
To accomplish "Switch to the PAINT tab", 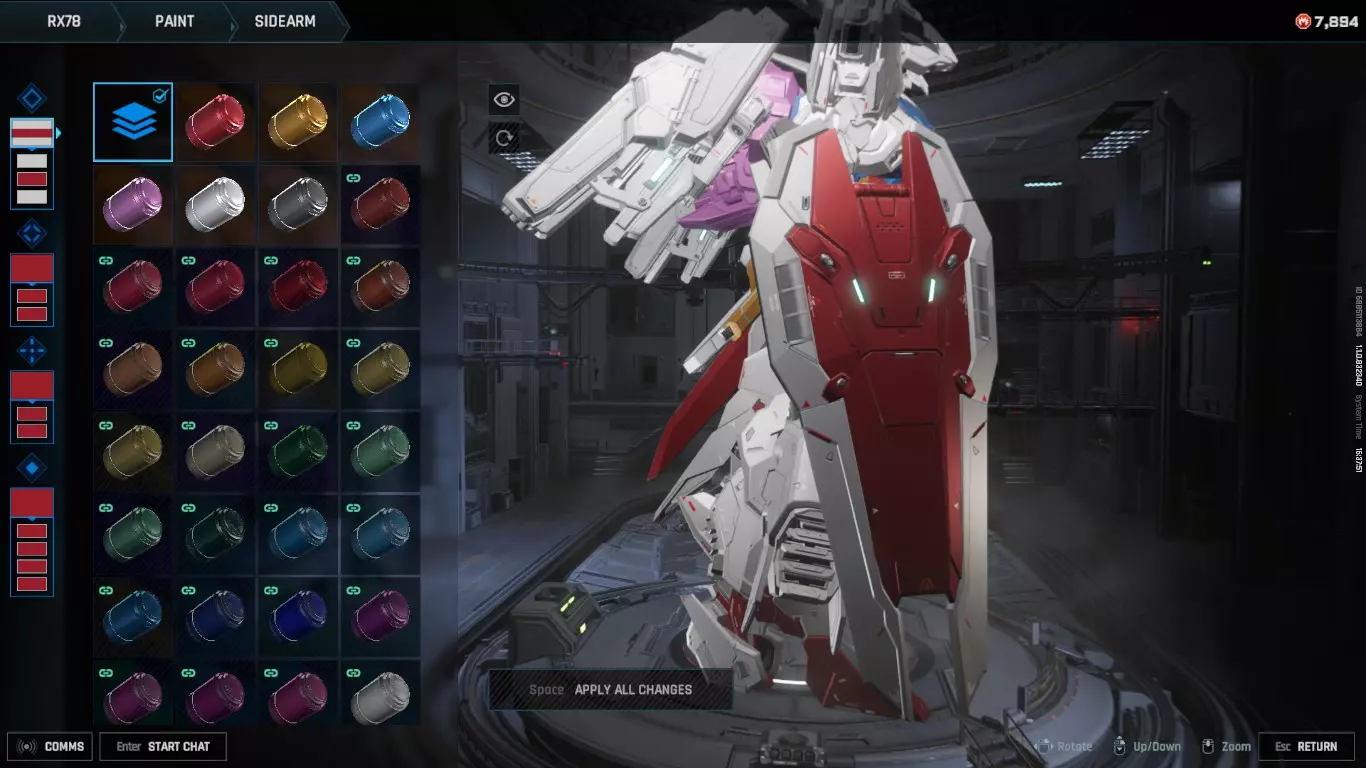I will click(x=174, y=21).
